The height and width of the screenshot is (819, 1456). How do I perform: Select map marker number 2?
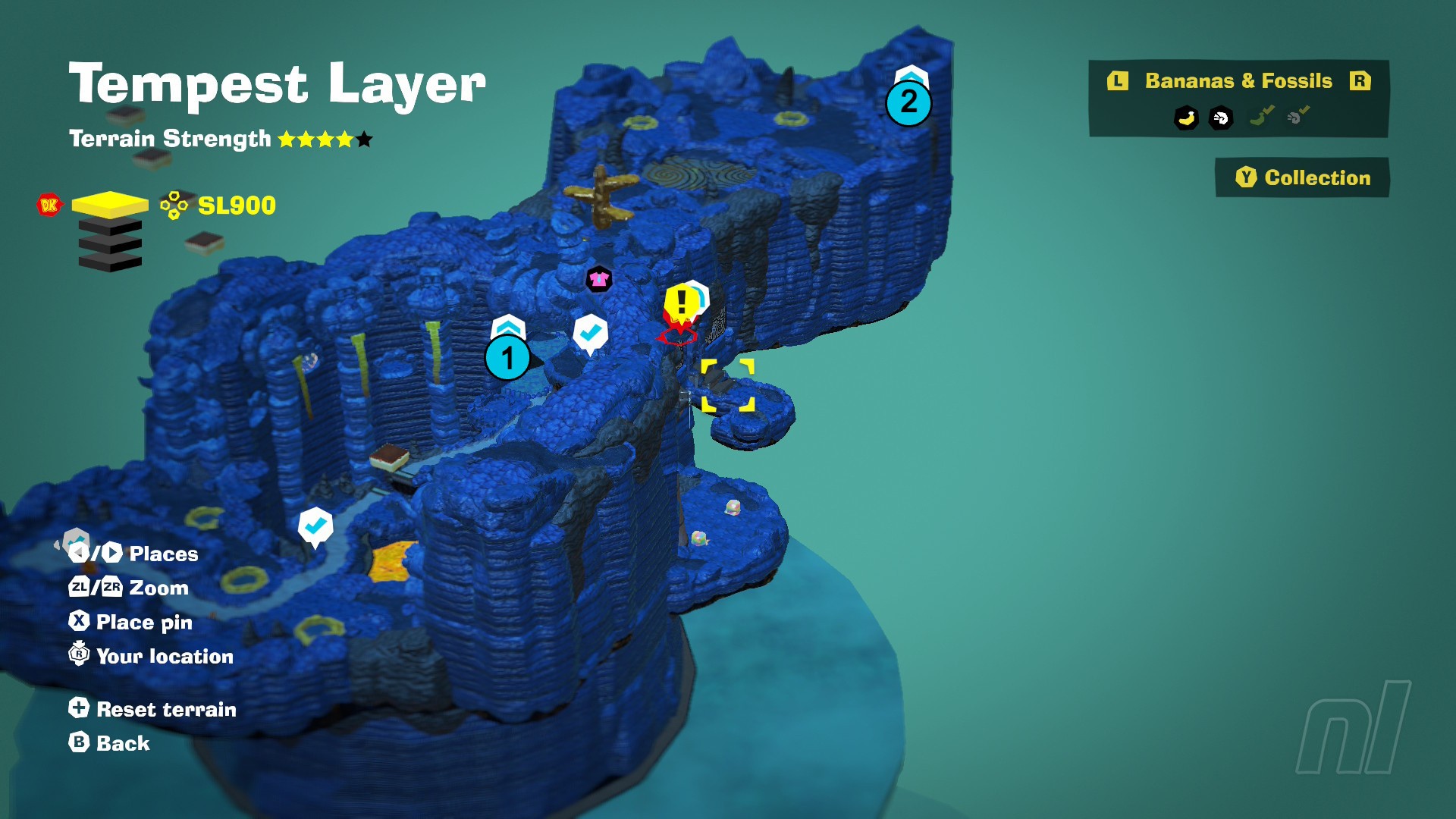tap(908, 102)
